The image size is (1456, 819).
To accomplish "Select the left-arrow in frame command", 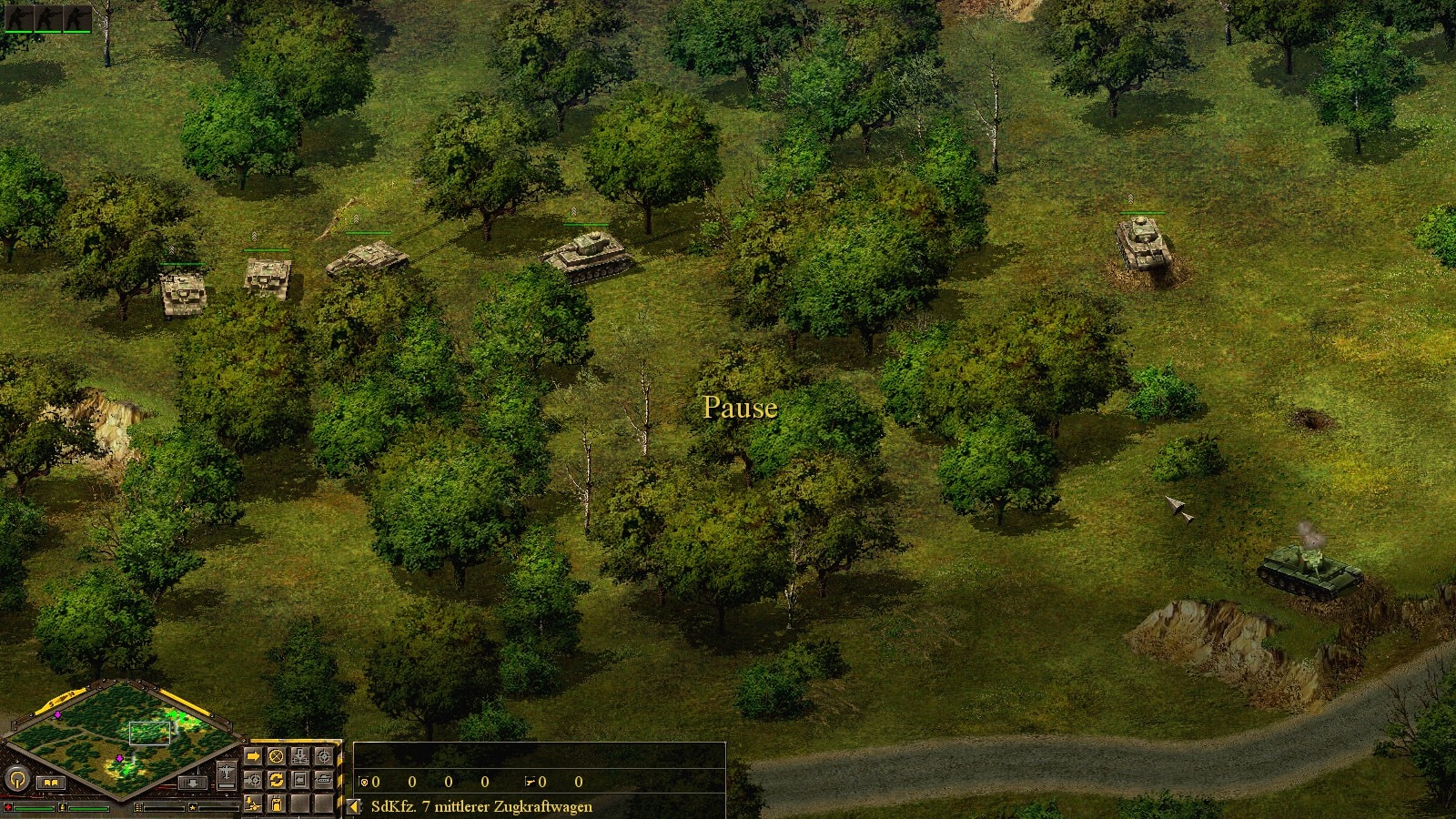I will 300,780.
